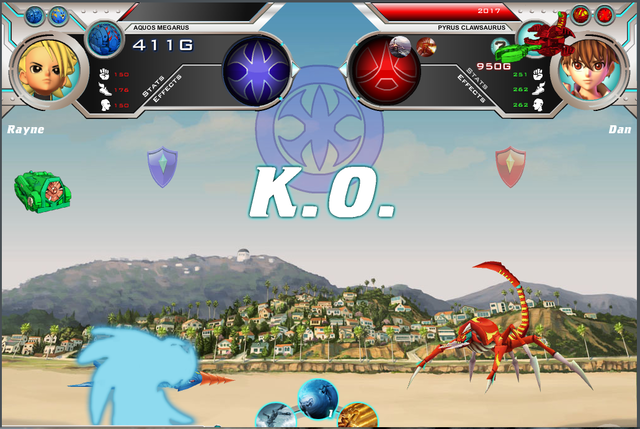Activate the dark creature ability card at bottom
This screenshot has height=429, width=640.
(x=275, y=417)
